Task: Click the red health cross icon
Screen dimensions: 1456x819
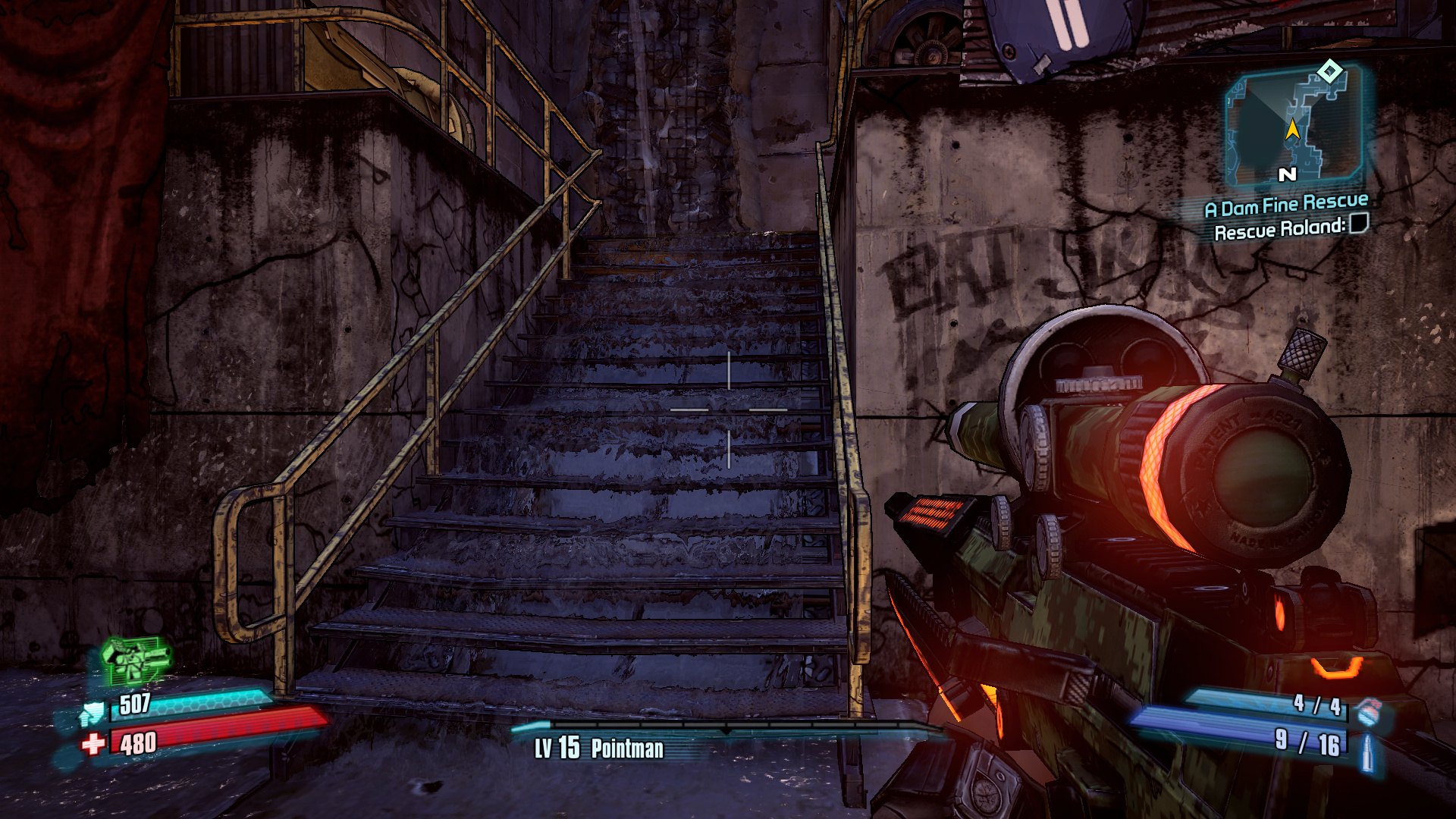Action: [93, 744]
